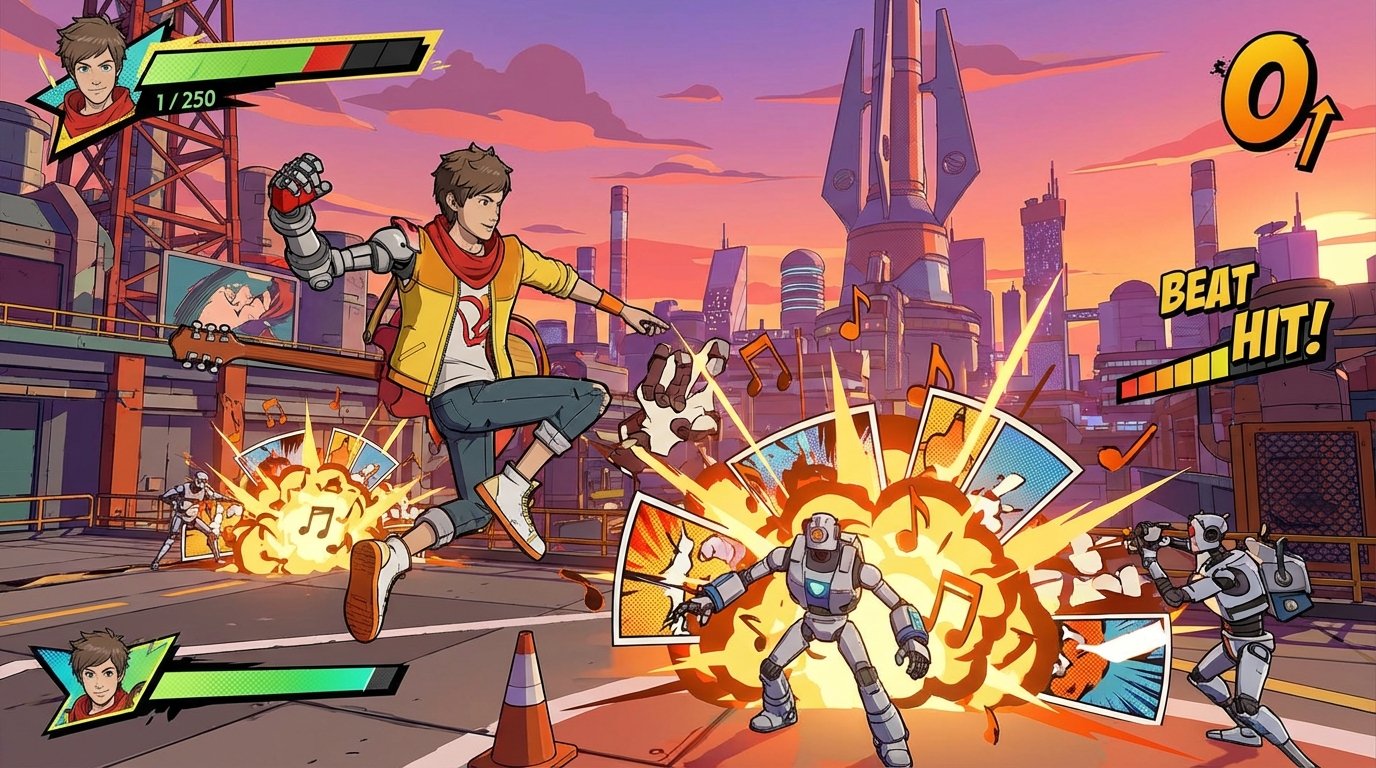Expand the top-left HUD health panel
The width and height of the screenshot is (1376, 768).
[230, 70]
